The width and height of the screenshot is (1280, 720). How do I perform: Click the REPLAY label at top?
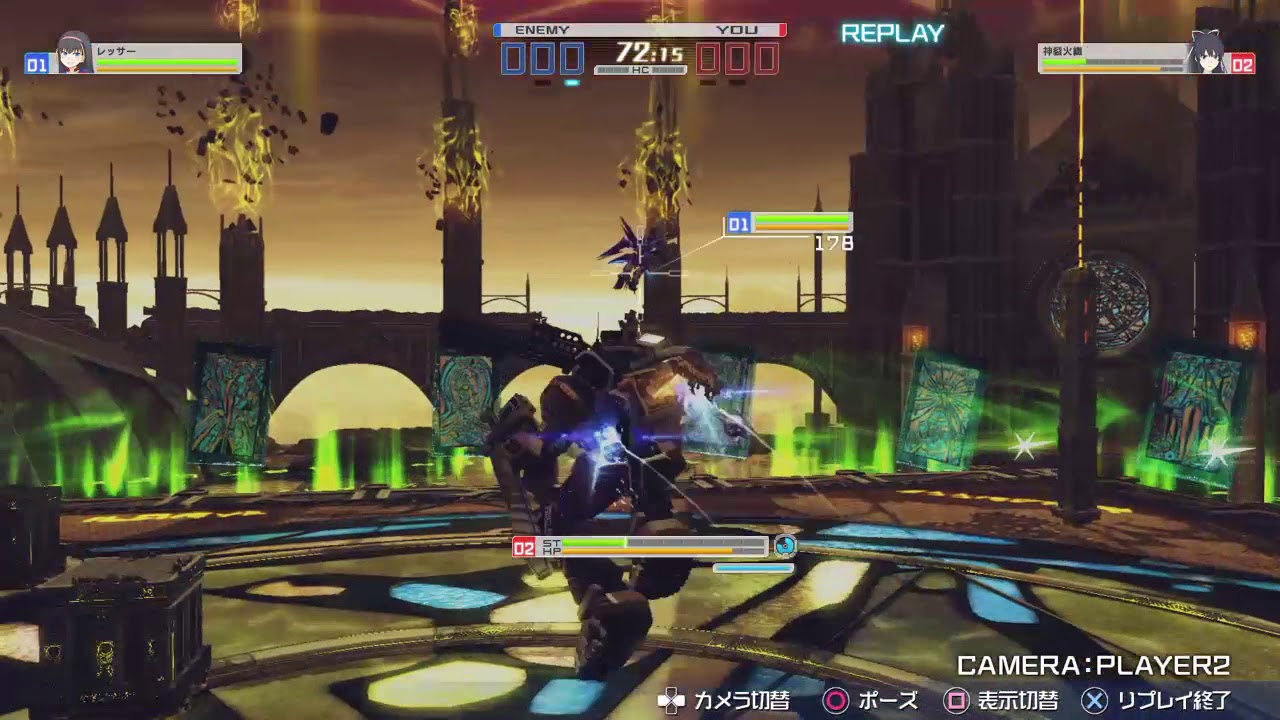click(891, 33)
